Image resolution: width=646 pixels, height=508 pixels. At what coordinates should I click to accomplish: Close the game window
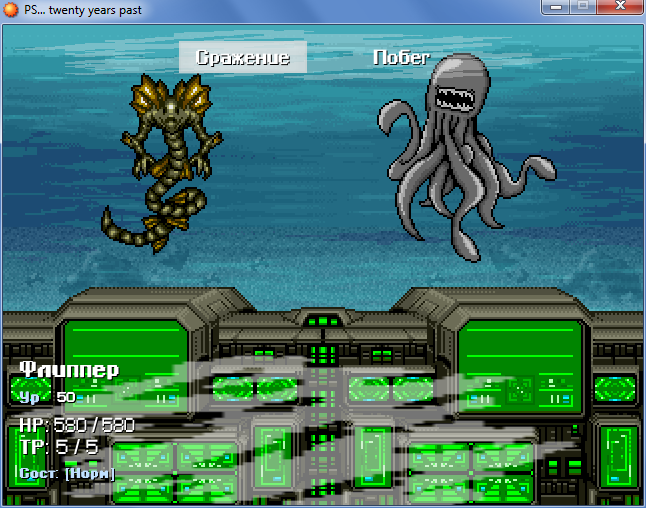[x=619, y=8]
